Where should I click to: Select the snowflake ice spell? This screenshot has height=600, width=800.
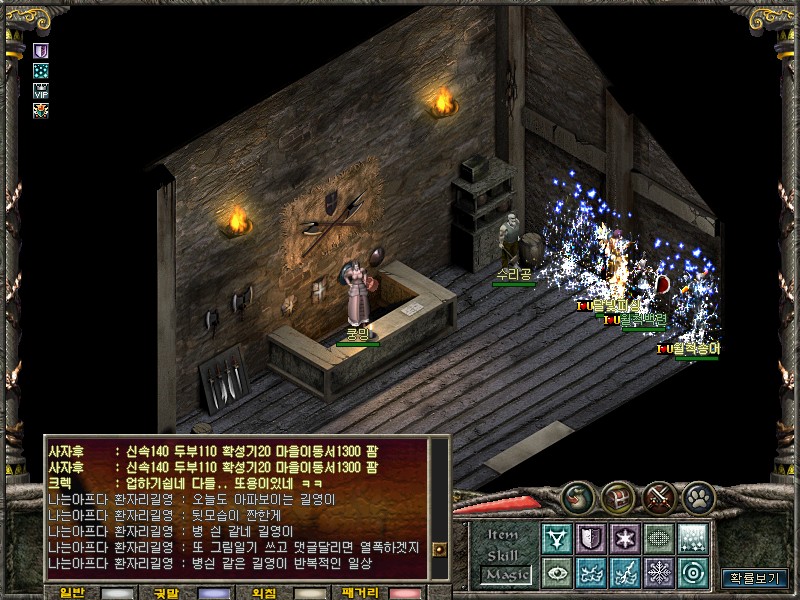pos(658,572)
